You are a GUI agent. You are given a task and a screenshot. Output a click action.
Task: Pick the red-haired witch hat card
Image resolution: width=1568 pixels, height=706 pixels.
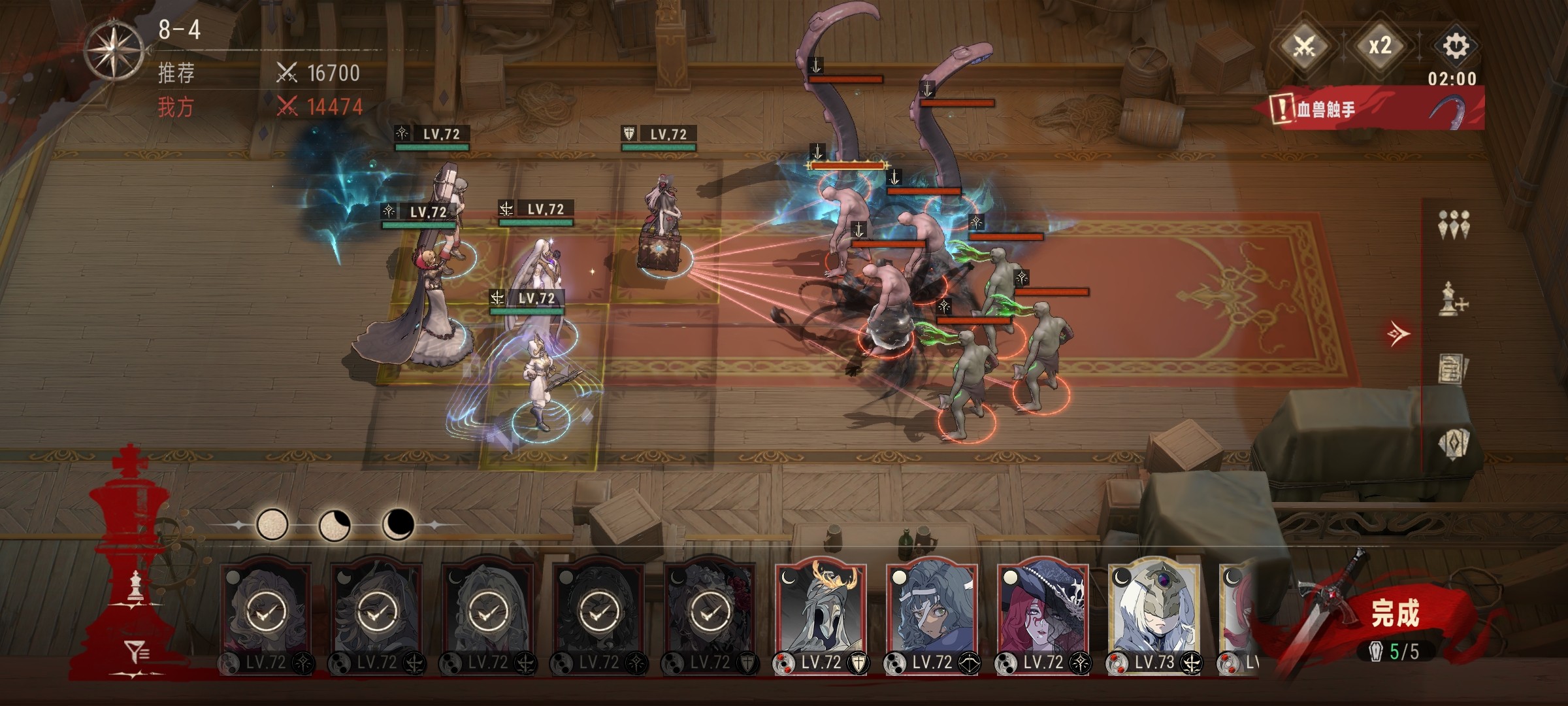pyautogui.click(x=1043, y=611)
